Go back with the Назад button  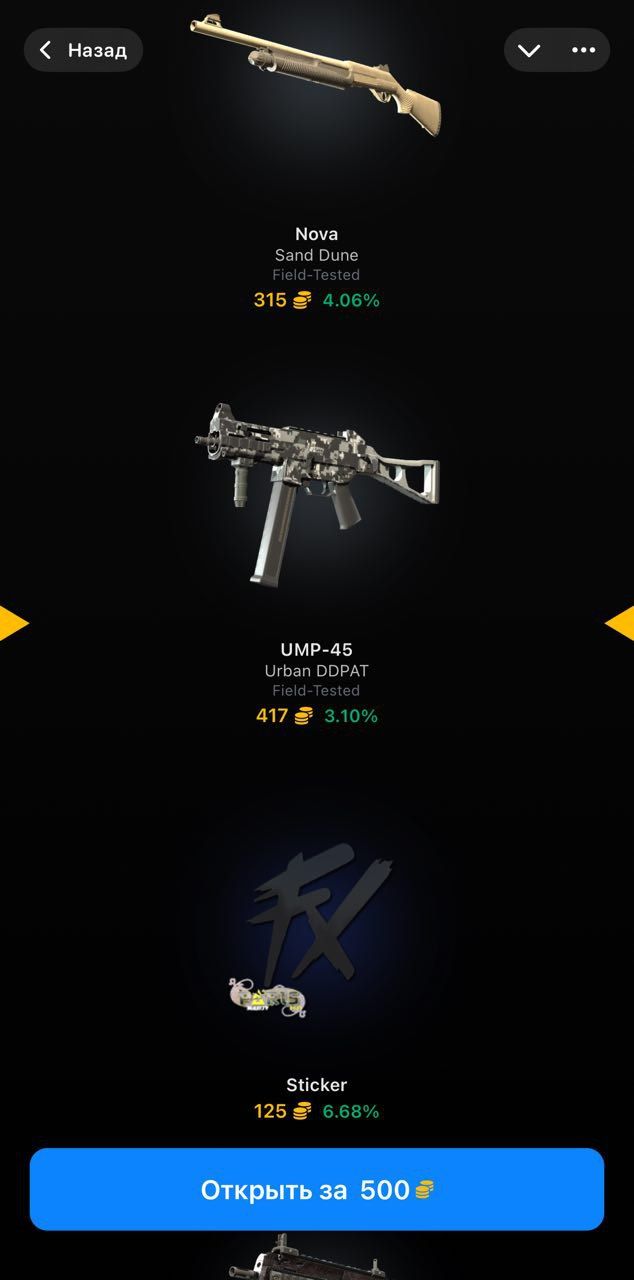tap(83, 50)
